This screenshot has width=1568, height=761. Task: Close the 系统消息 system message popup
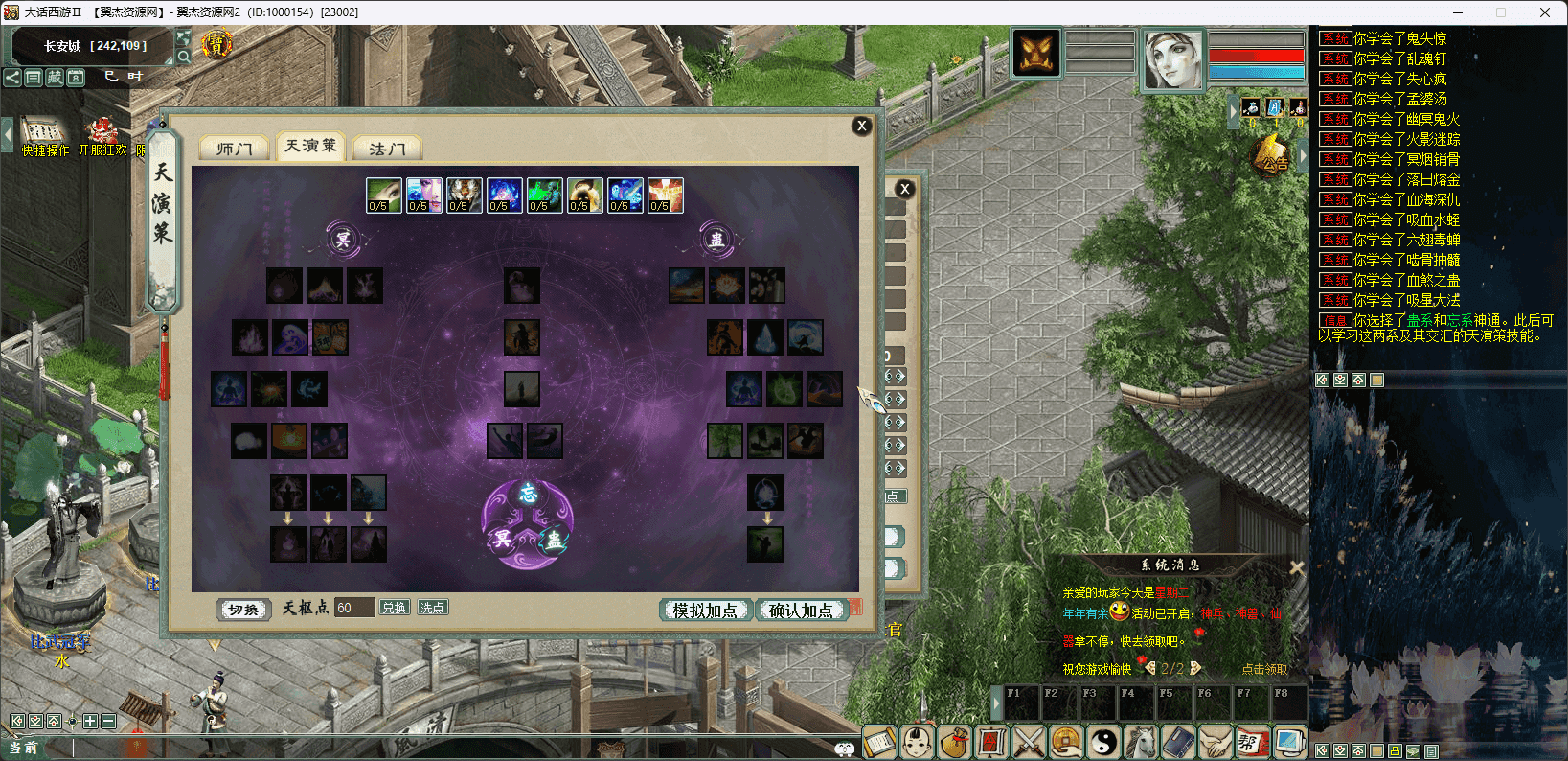pyautogui.click(x=1296, y=567)
